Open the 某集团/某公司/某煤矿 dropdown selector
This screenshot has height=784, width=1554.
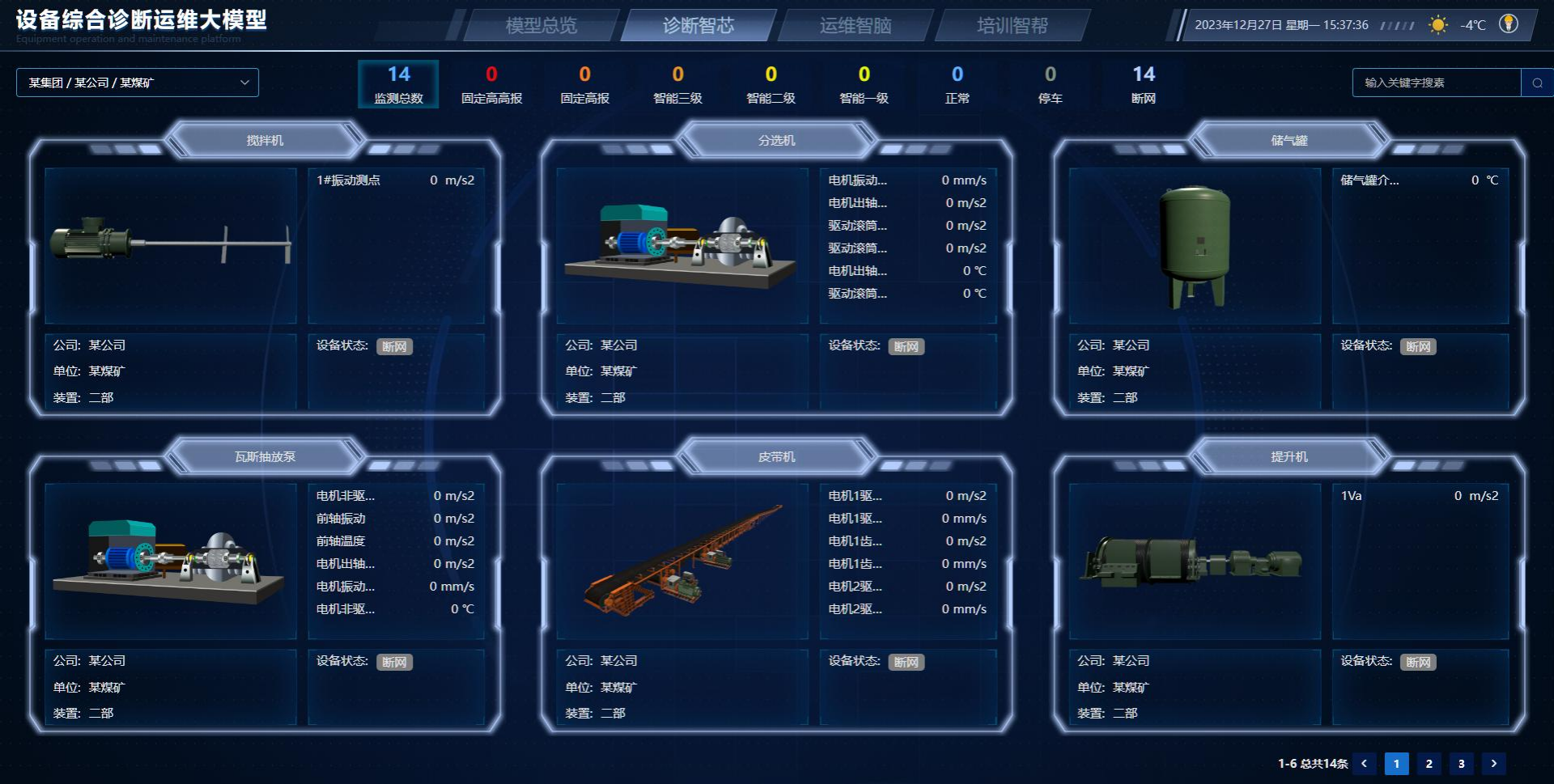(x=137, y=82)
